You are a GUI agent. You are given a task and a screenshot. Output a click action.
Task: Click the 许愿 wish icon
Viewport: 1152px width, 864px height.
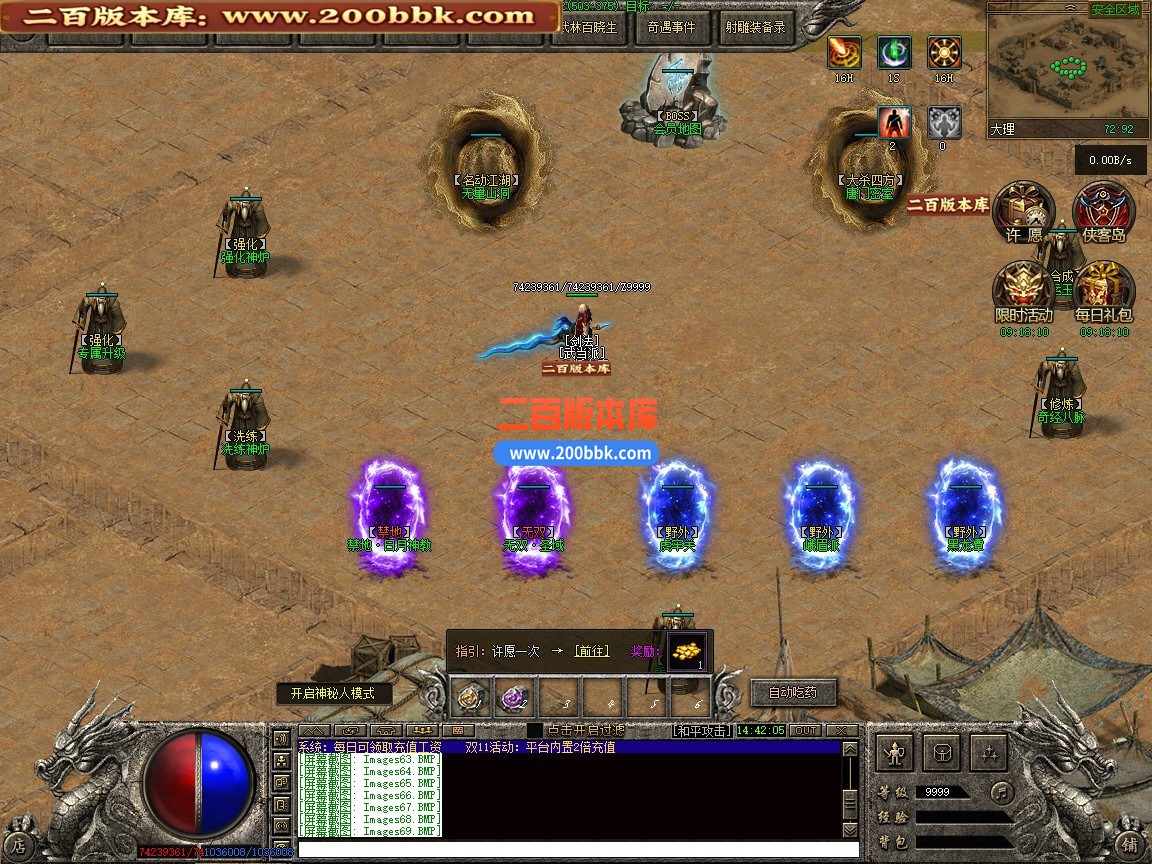click(x=1024, y=212)
